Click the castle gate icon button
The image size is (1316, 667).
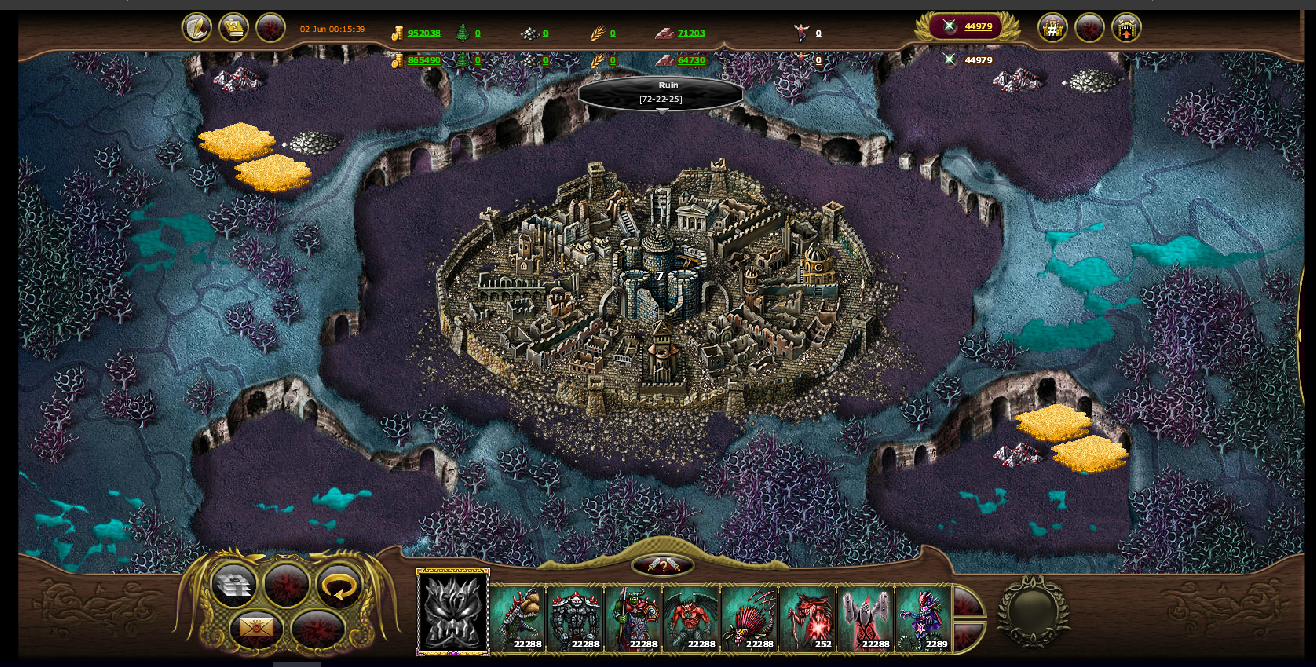1126,27
